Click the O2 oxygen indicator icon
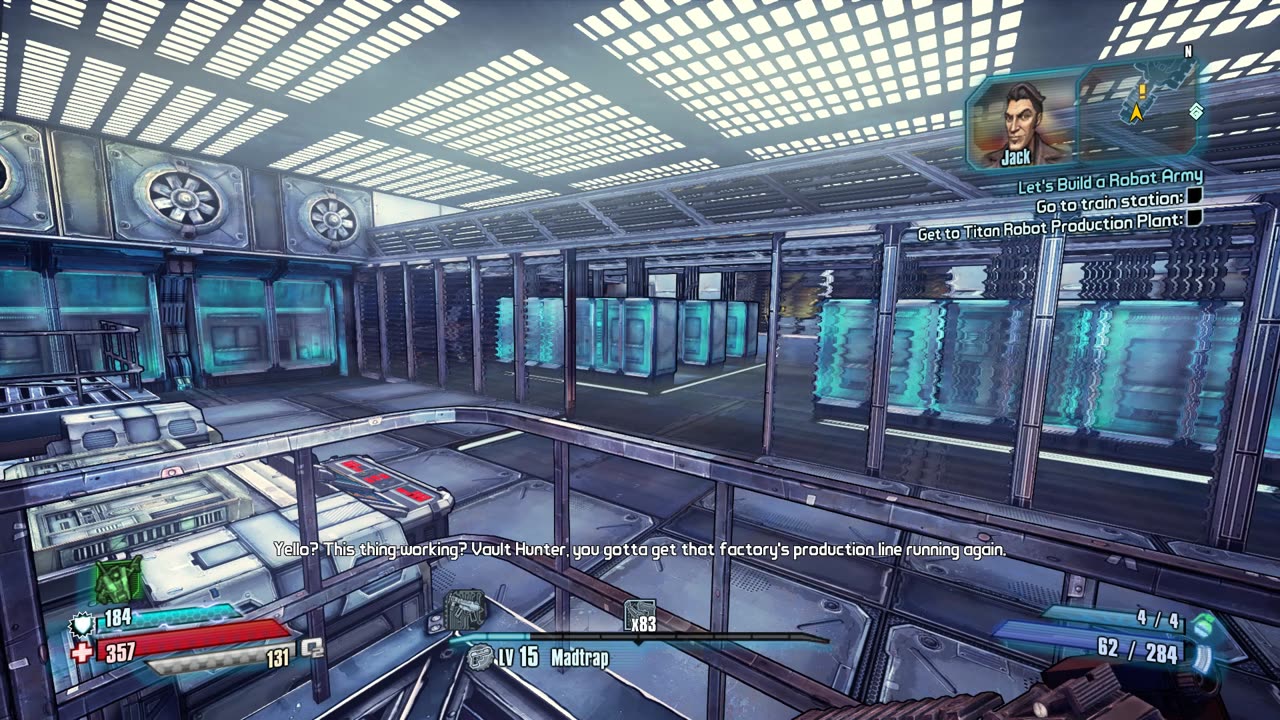The width and height of the screenshot is (1280, 720). pos(313,649)
